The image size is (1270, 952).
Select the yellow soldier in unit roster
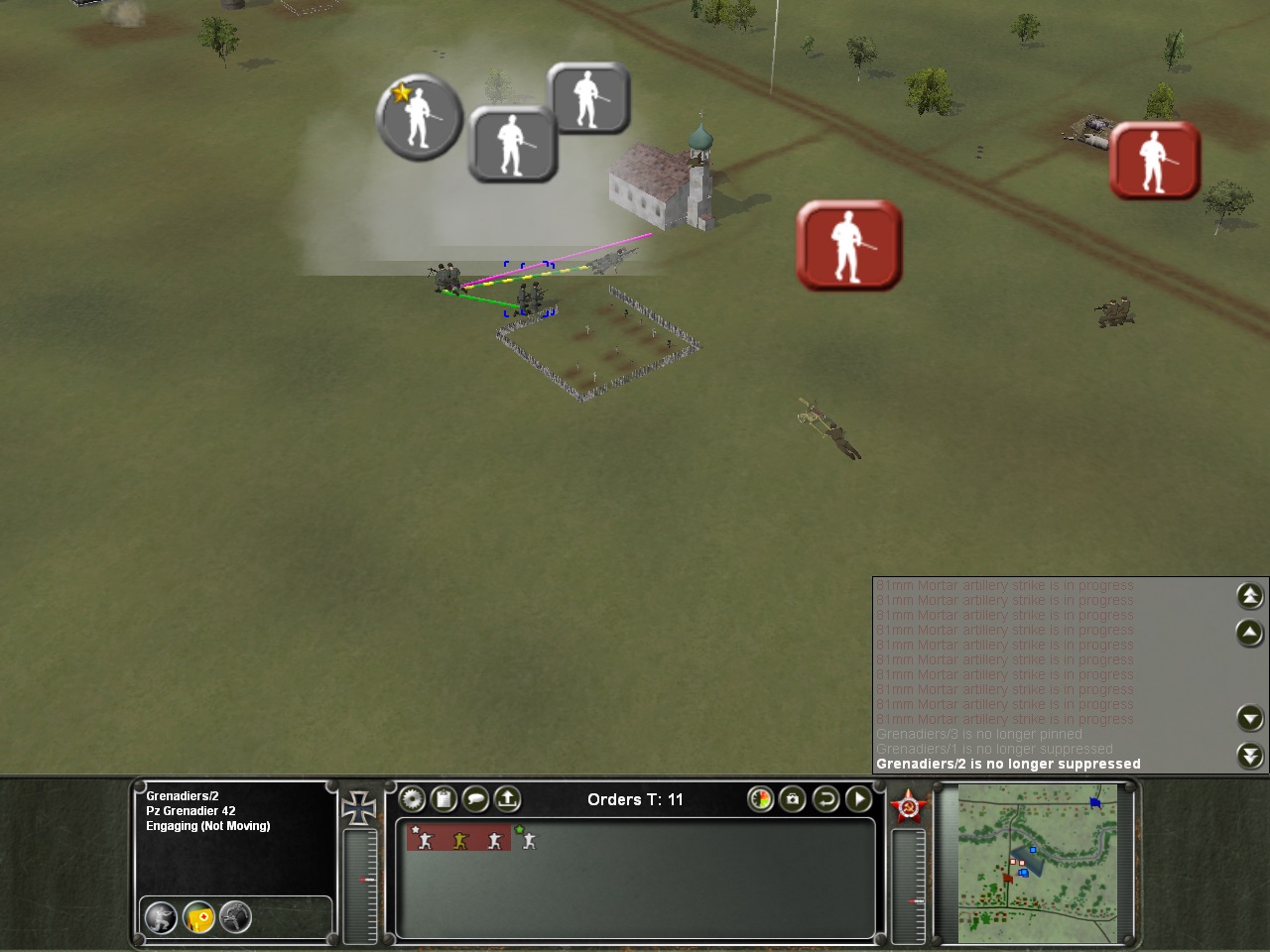[459, 840]
